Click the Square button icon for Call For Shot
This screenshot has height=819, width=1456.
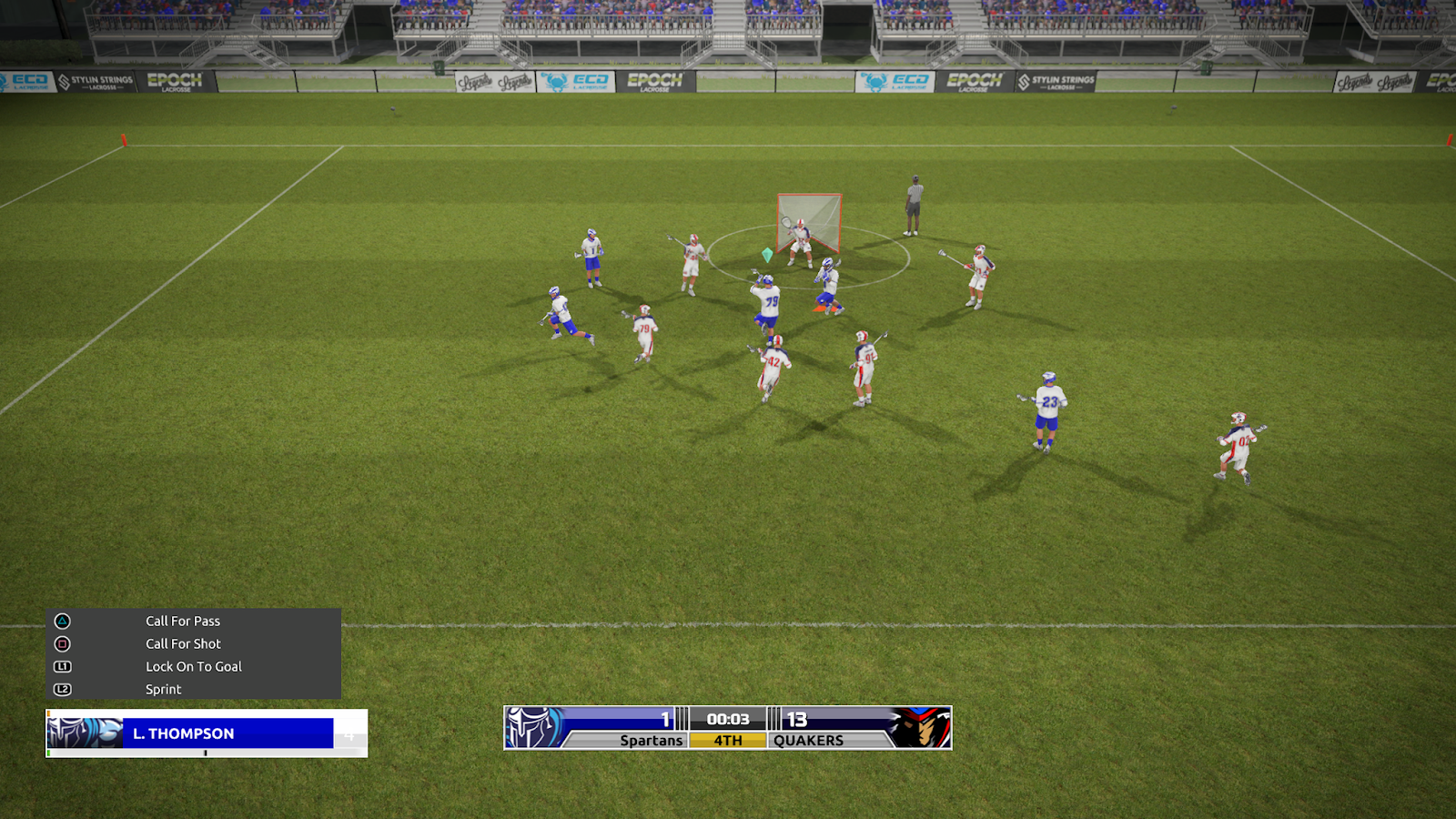tap(62, 643)
